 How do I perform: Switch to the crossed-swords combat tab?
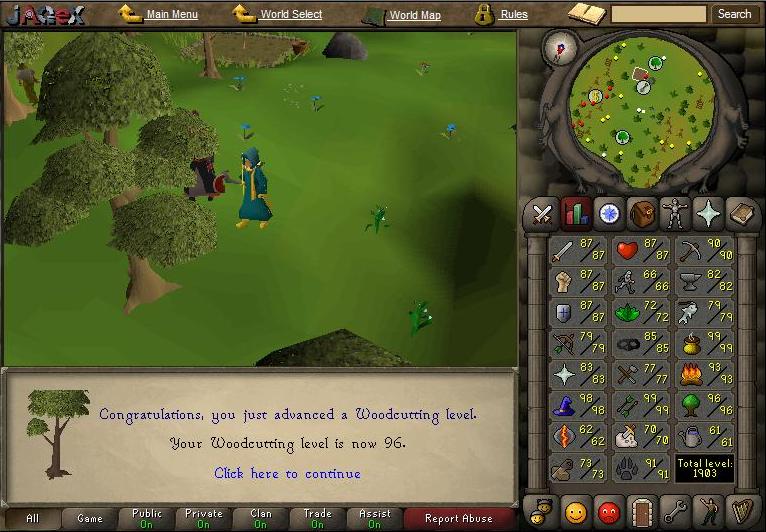(x=543, y=213)
